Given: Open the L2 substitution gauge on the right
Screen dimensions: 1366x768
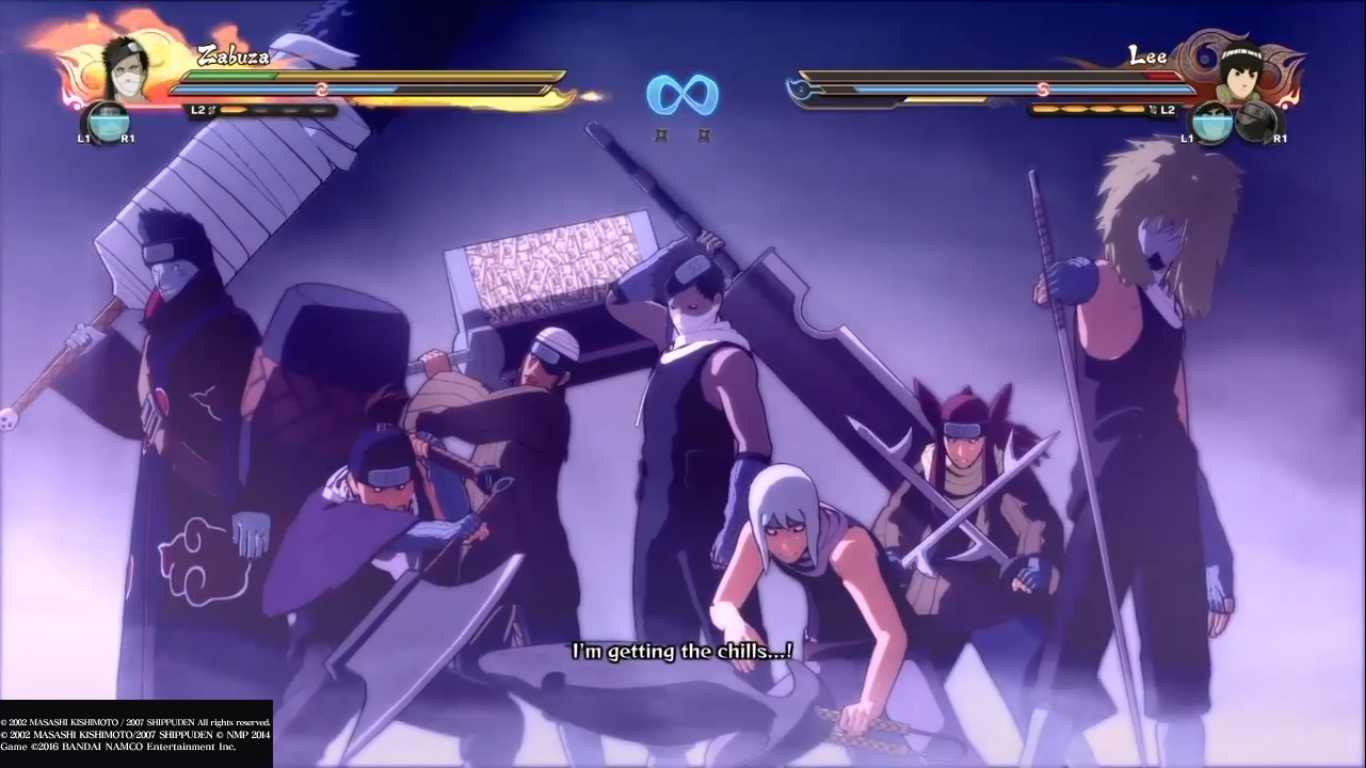Looking at the screenshot, I should tap(1168, 109).
